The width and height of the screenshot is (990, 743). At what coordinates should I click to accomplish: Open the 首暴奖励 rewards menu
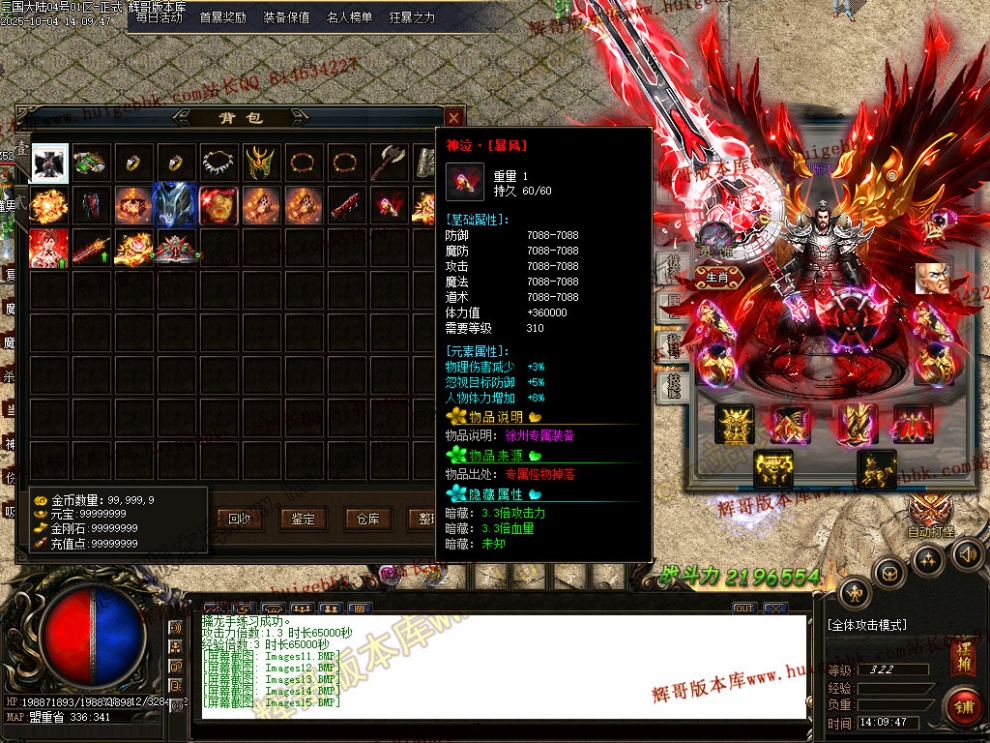point(223,17)
